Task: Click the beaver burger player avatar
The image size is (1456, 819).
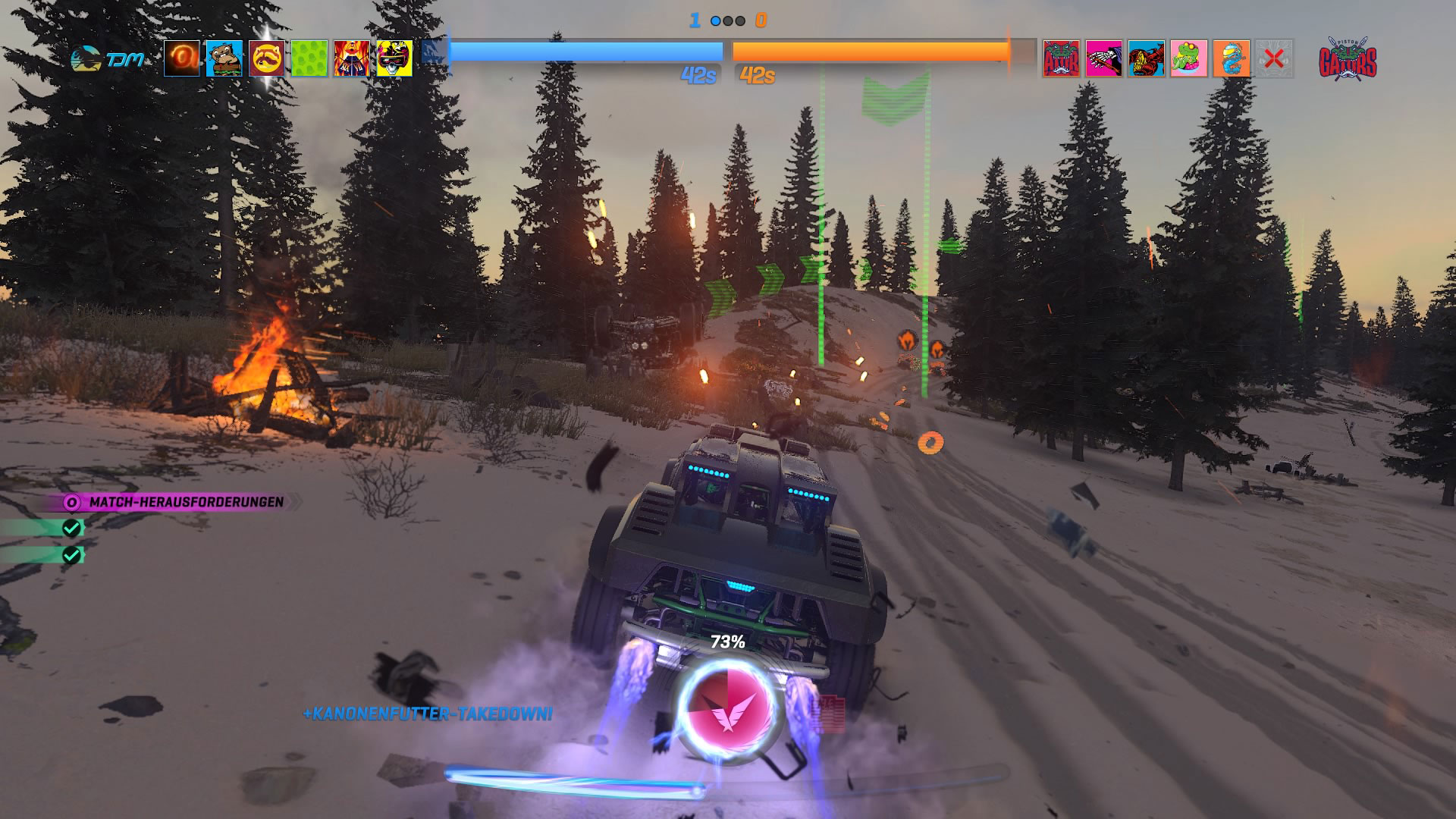Action: coord(224,58)
